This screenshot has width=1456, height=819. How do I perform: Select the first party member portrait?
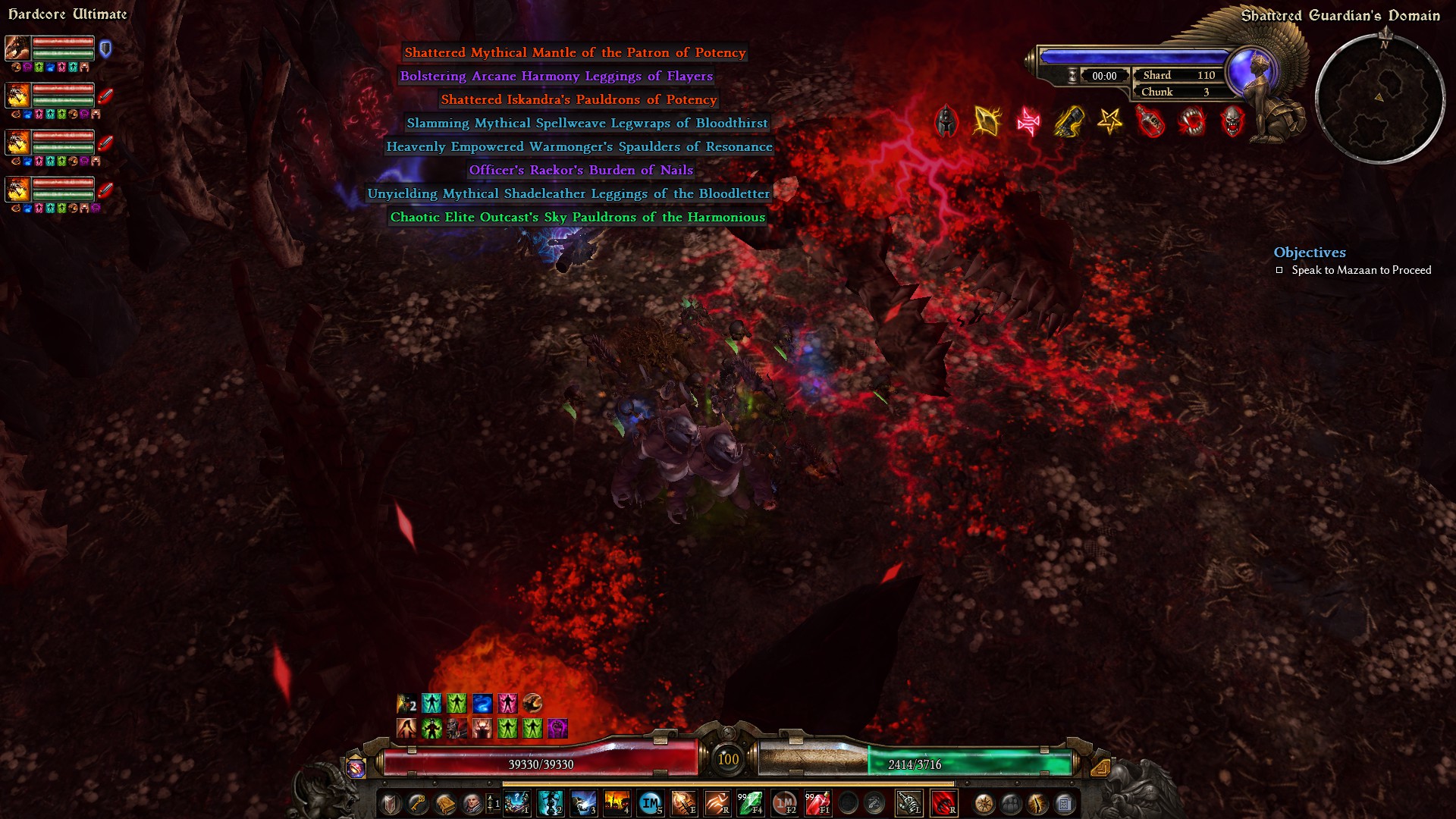(x=17, y=49)
